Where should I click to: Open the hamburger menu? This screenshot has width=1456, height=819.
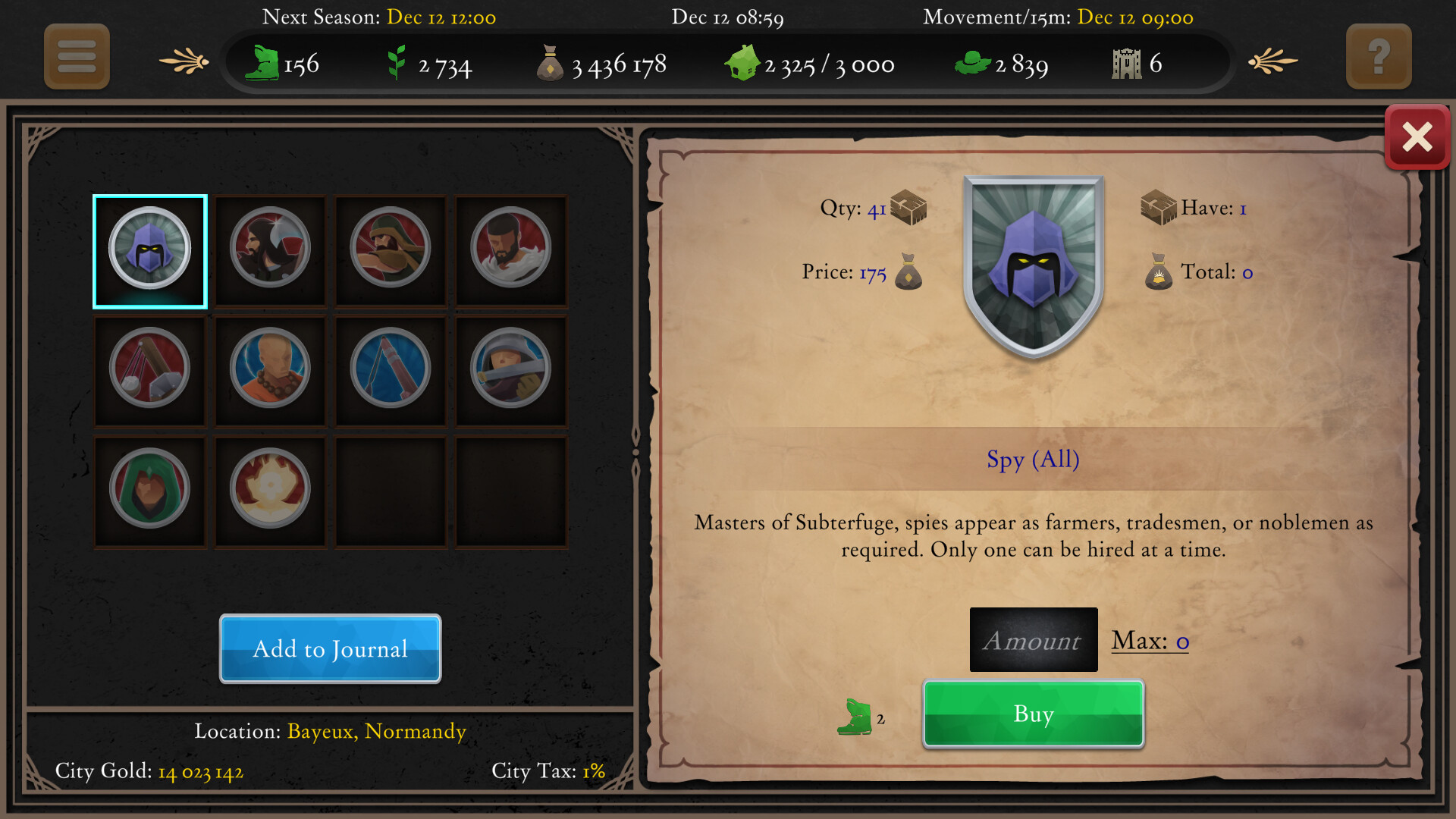coord(76,57)
